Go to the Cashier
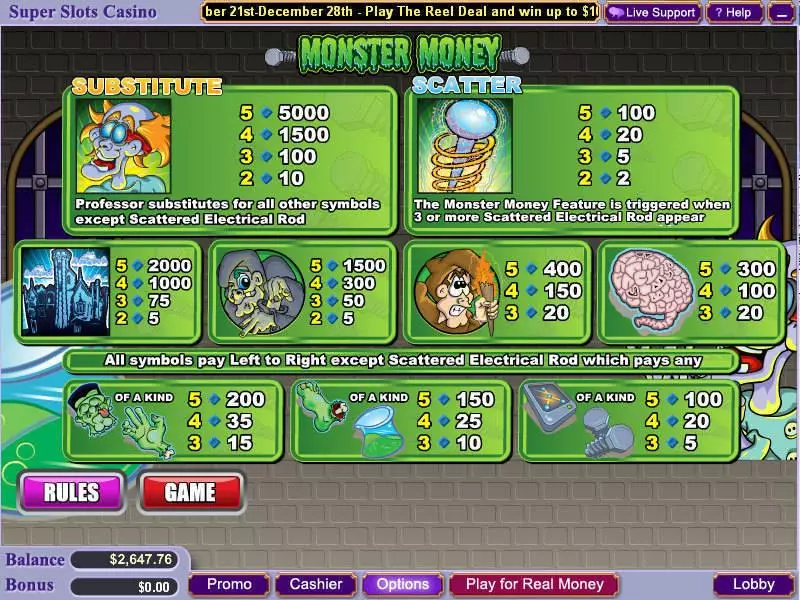This screenshot has width=800, height=600. tap(315, 584)
